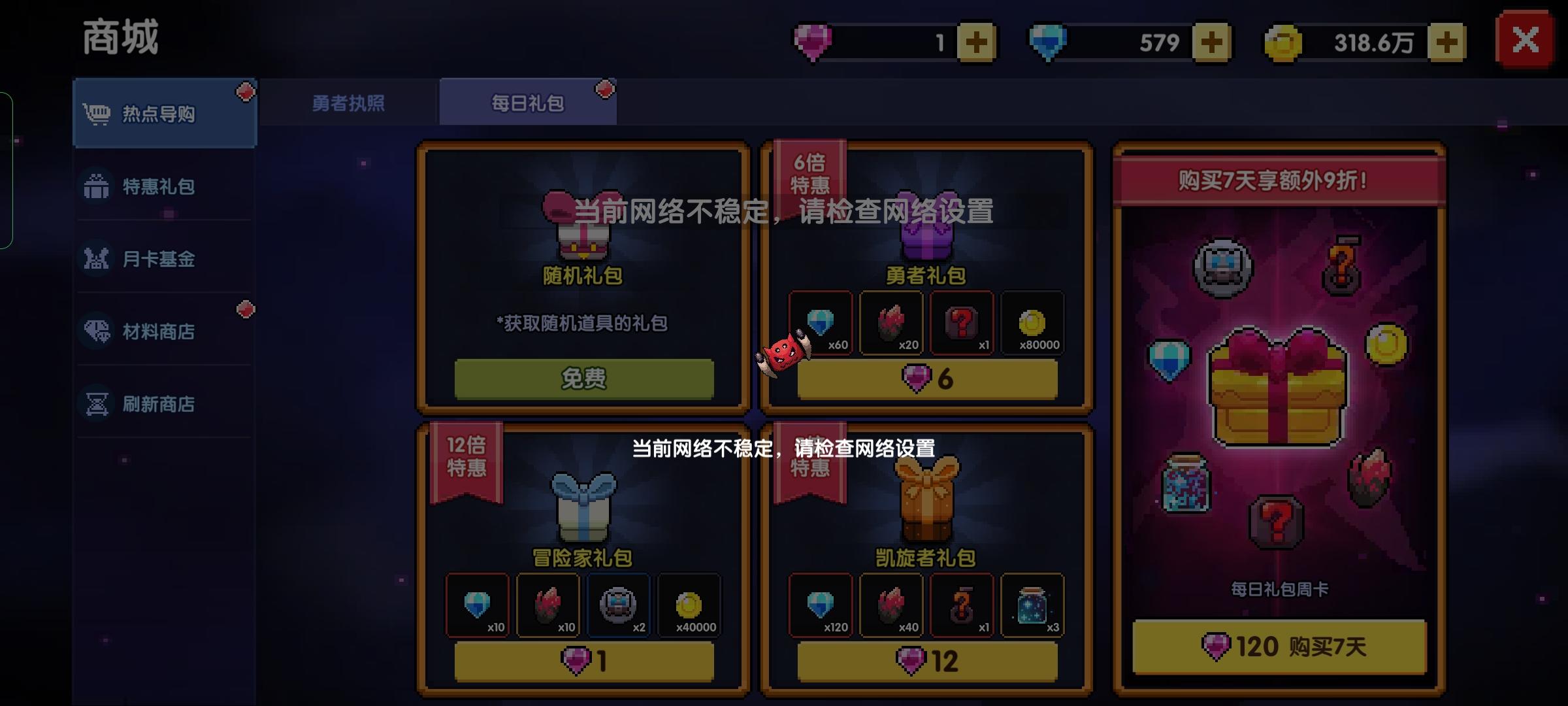
Task: Click the plus next to blue diamonds
Action: (x=1211, y=41)
